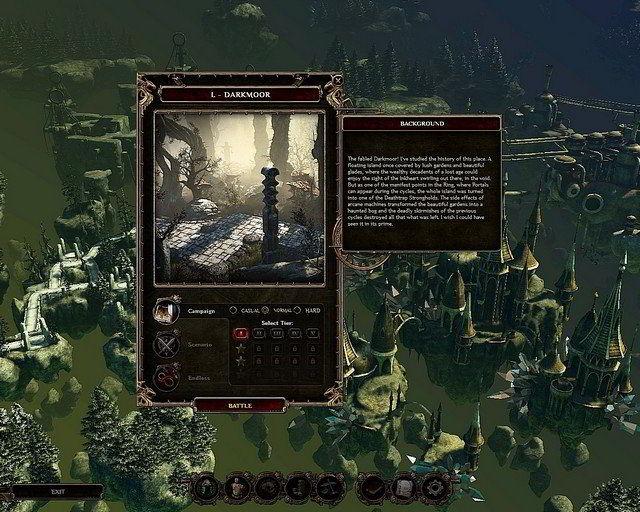Select Tier IV
Viewport: 640px width, 512px height.
294,333
